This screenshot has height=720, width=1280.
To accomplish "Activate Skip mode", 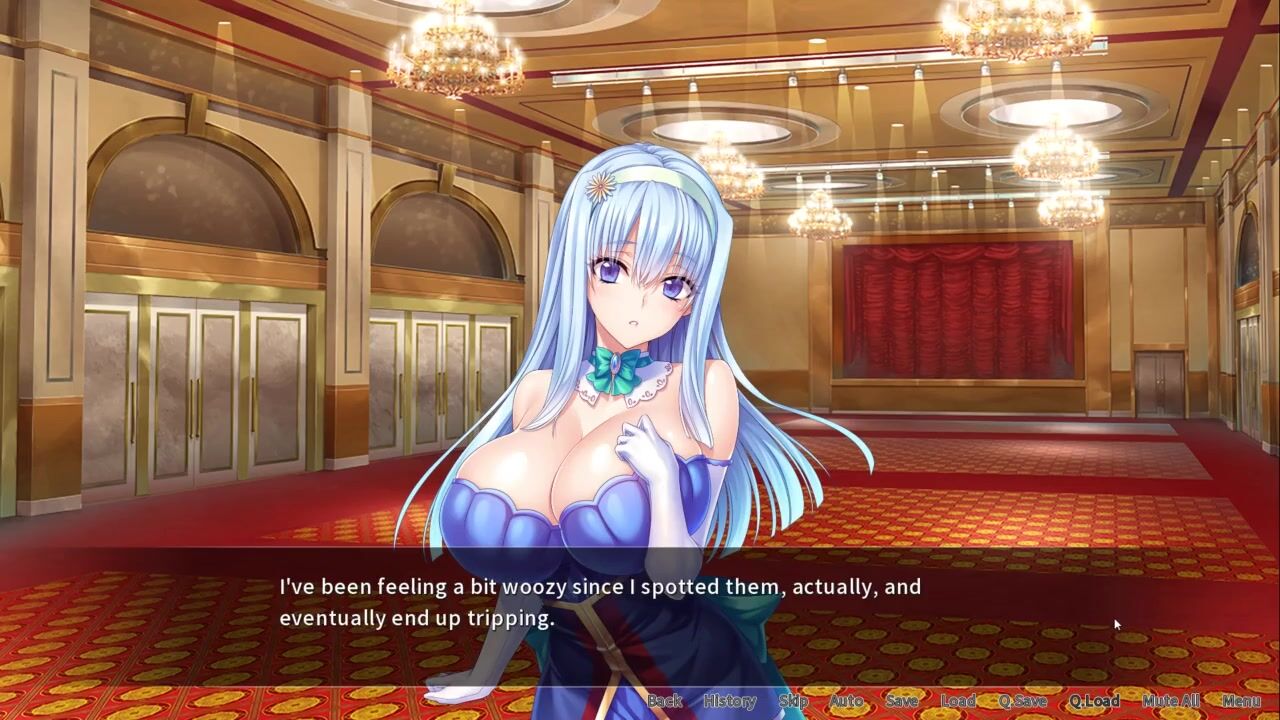I will [x=793, y=701].
